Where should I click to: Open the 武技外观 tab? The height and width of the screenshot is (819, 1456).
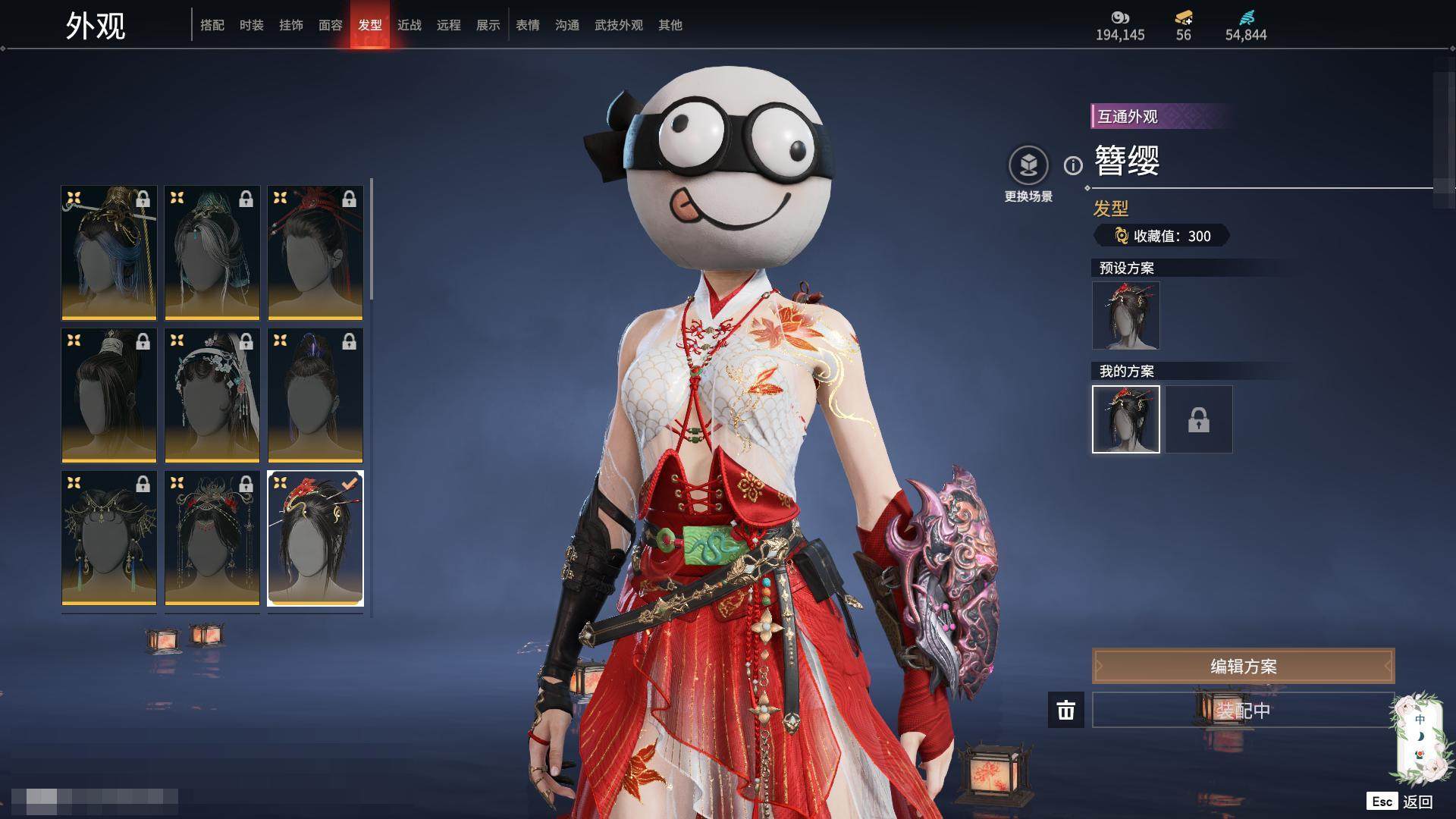pos(619,25)
